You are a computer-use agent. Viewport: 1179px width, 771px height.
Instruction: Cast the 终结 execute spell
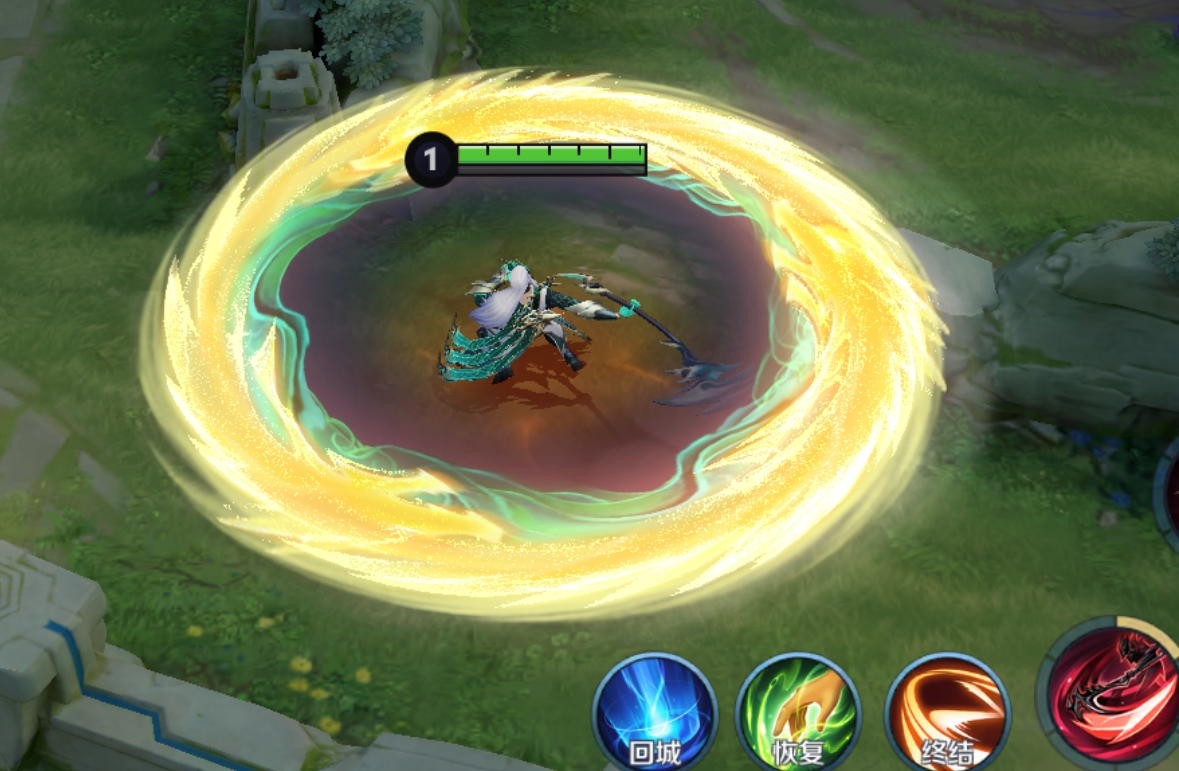[x=947, y=713]
